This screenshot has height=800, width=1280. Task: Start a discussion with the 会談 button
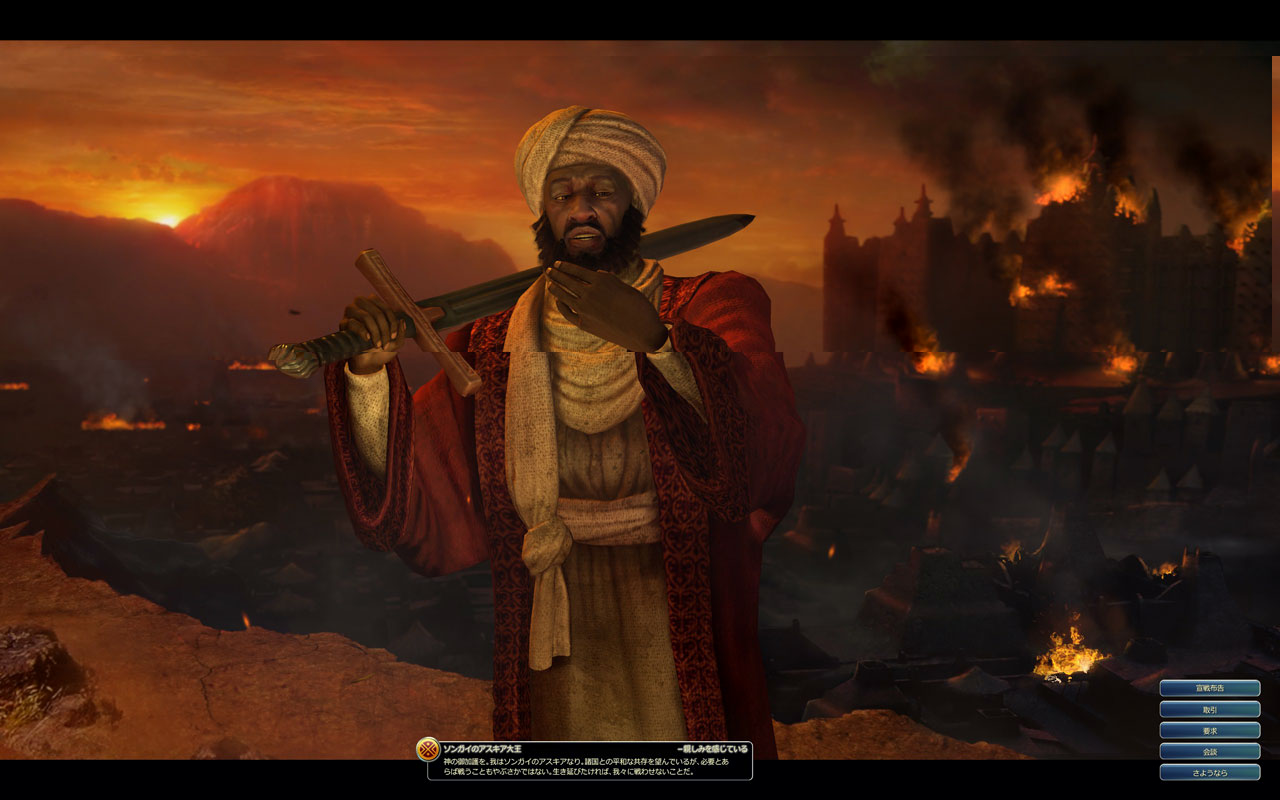(1209, 751)
